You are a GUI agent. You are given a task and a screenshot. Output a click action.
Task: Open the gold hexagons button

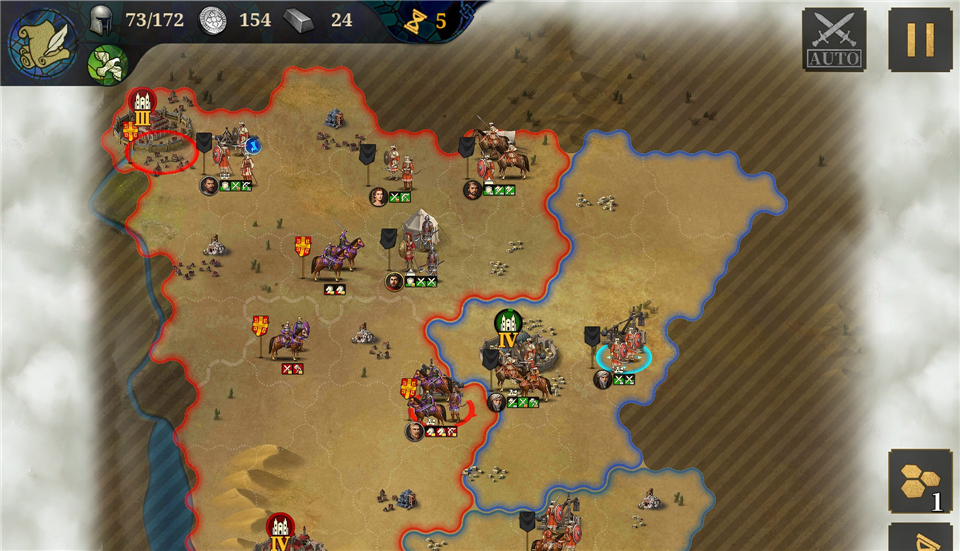point(919,481)
